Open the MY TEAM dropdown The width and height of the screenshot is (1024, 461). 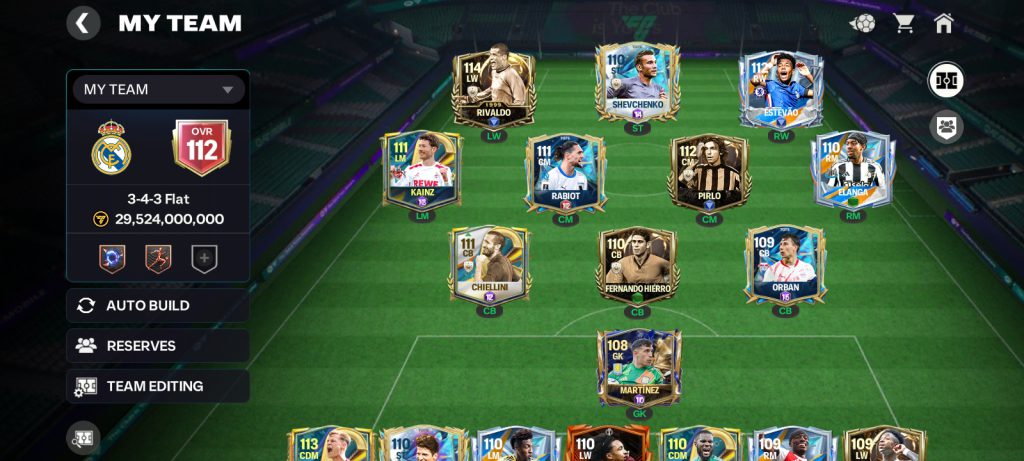[158, 89]
